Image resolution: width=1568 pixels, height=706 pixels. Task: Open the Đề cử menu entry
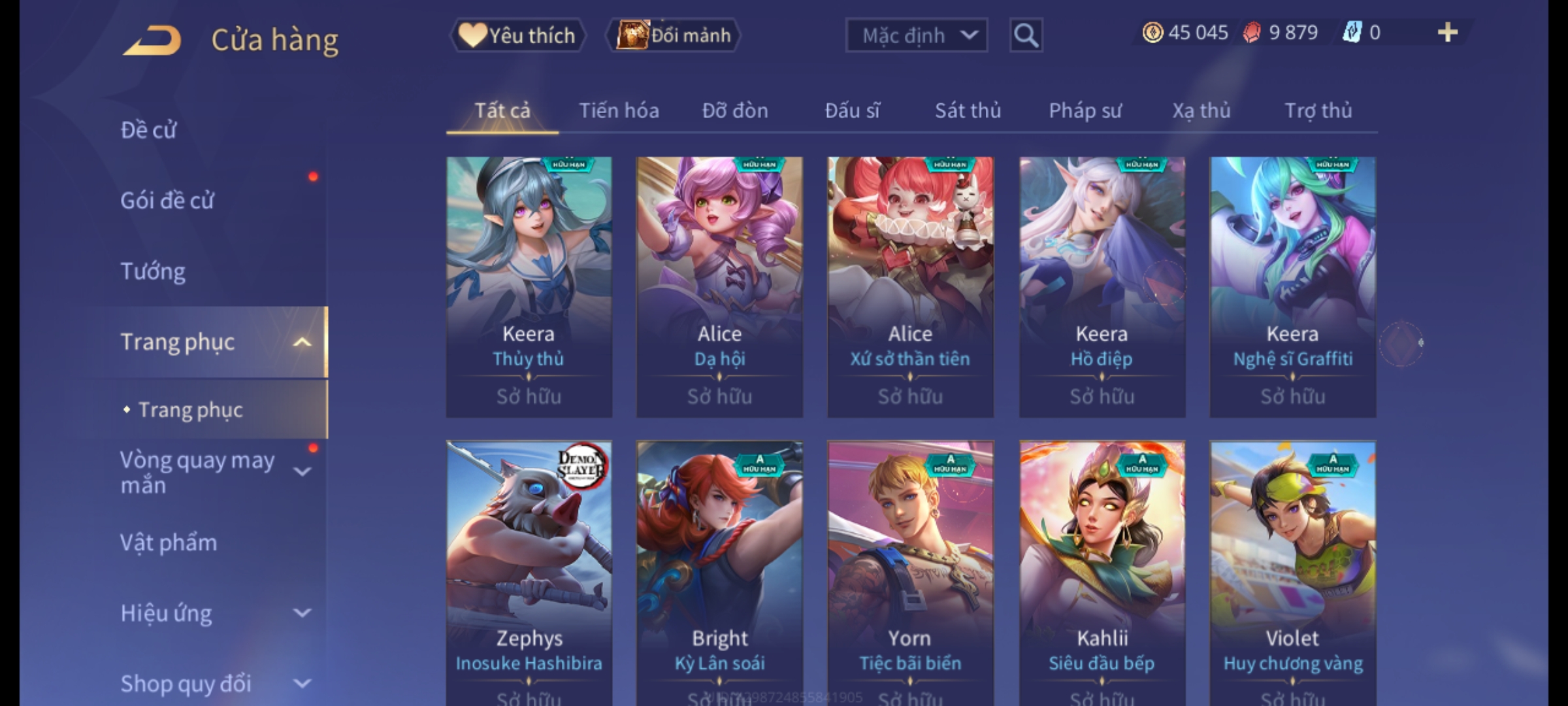149,130
